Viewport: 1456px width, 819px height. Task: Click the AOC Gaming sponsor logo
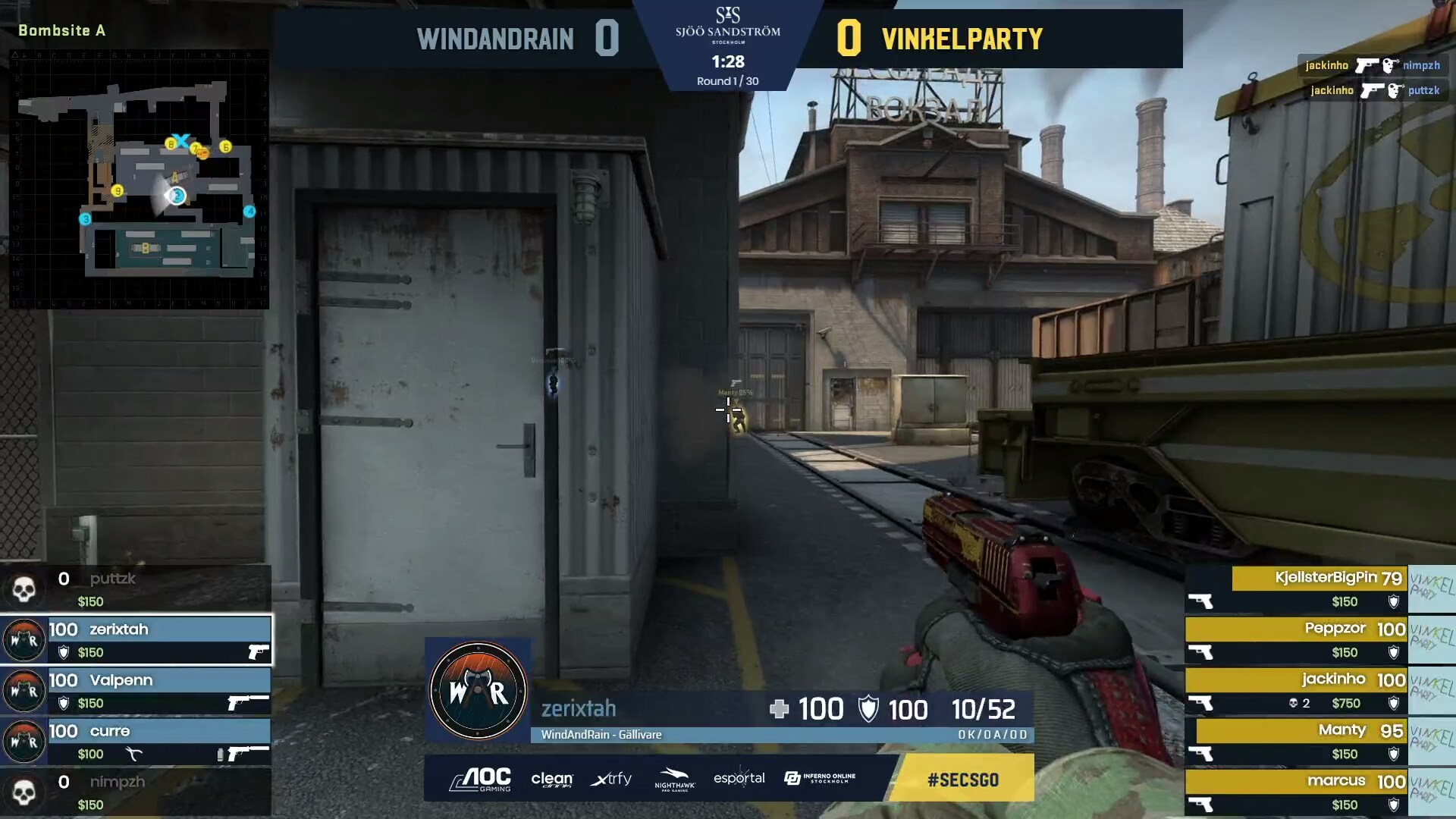coord(481,779)
